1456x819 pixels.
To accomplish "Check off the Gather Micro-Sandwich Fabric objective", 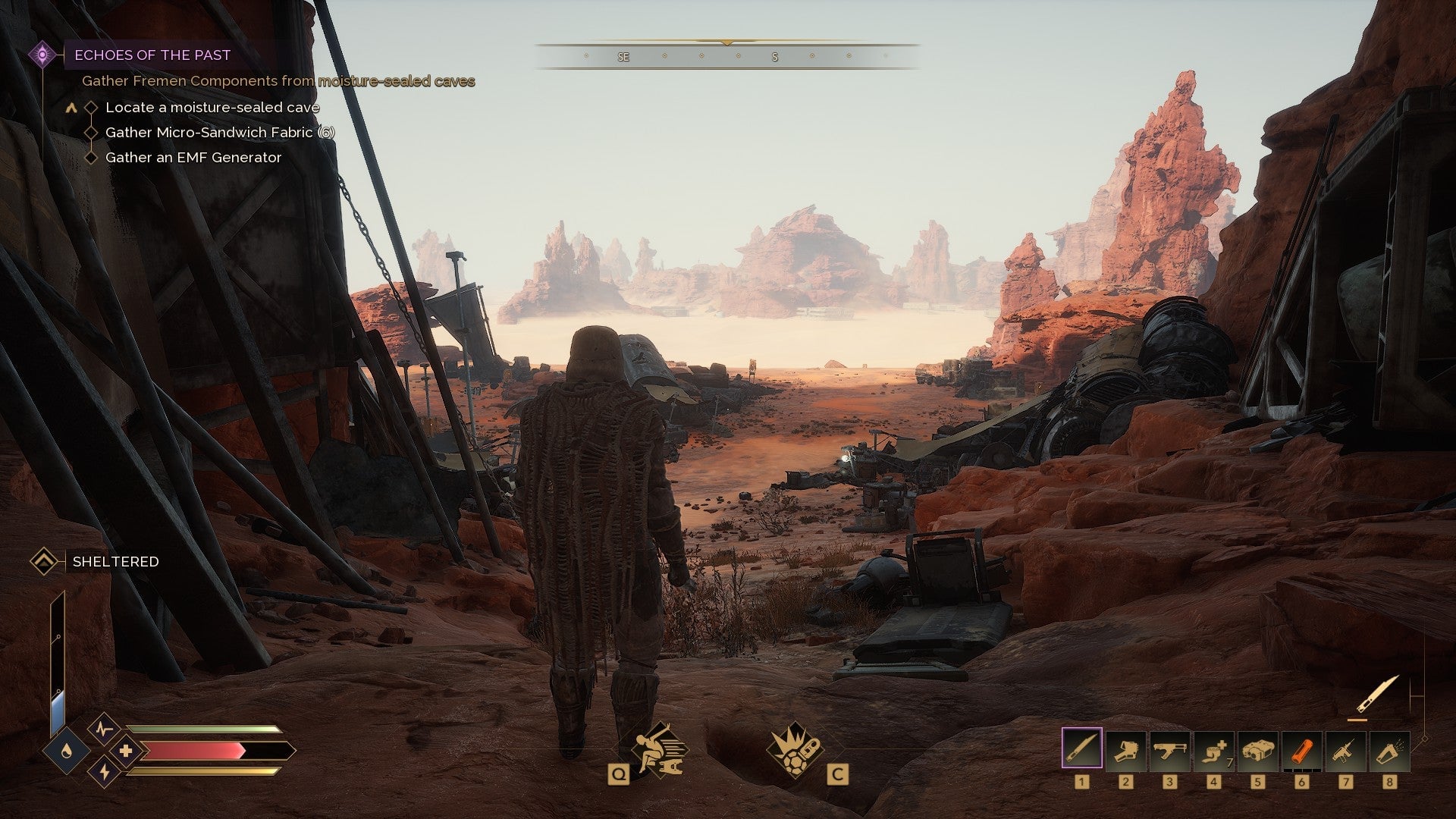I will tap(92, 132).
